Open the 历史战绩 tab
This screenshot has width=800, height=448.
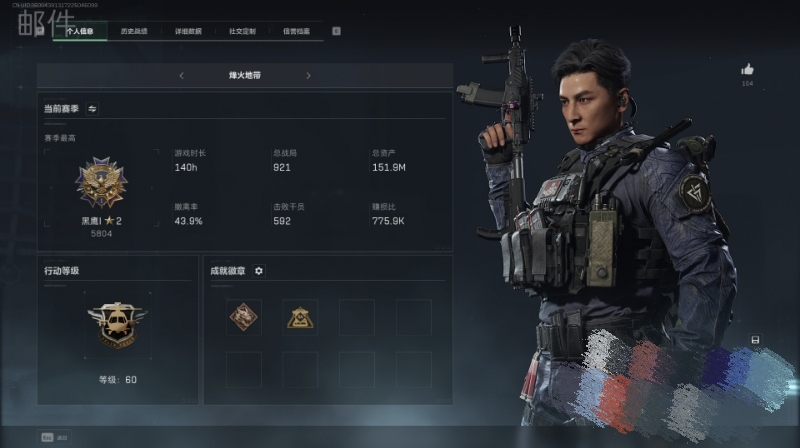click(134, 31)
